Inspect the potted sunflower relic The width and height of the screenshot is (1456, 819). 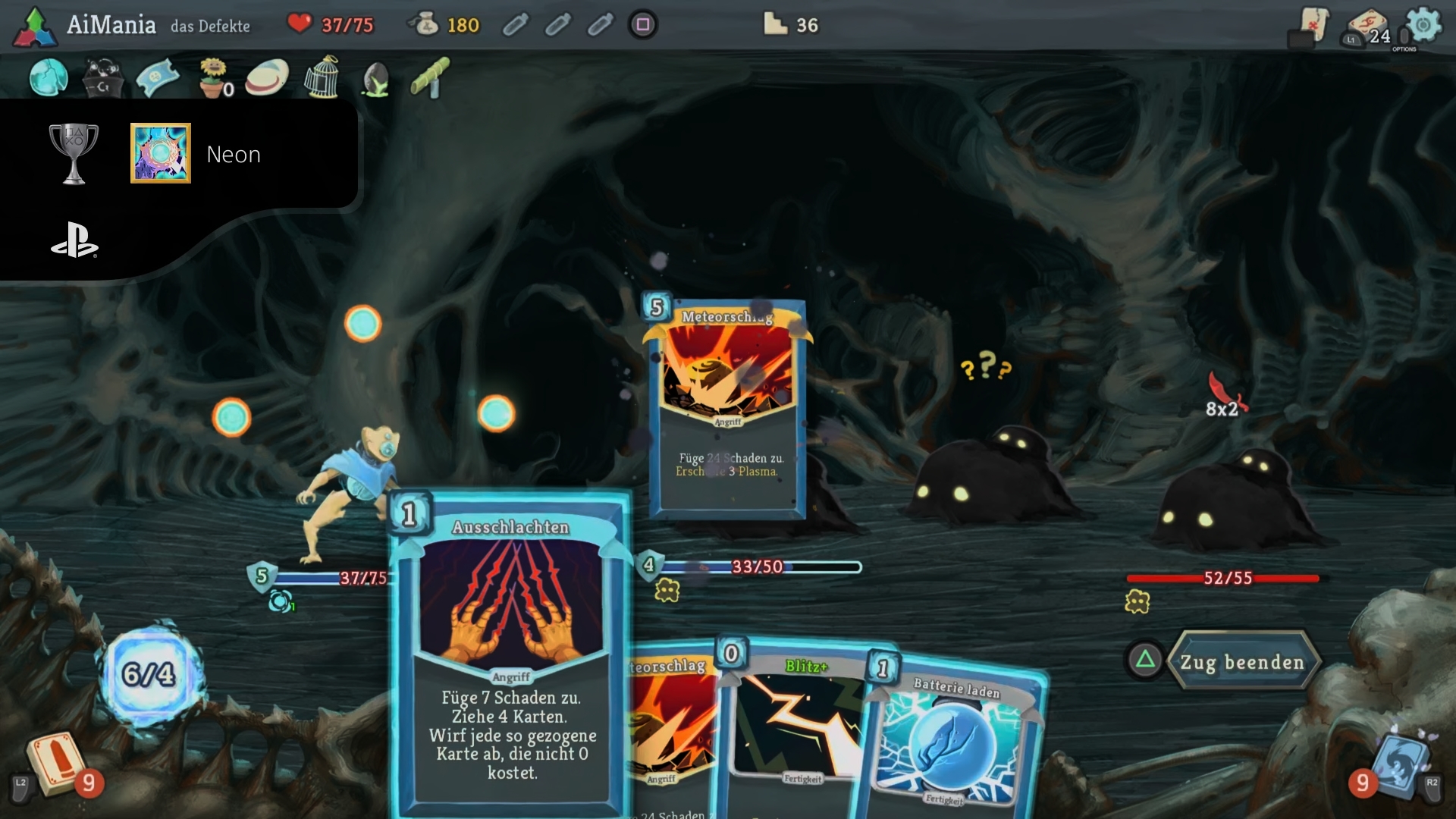point(213,77)
